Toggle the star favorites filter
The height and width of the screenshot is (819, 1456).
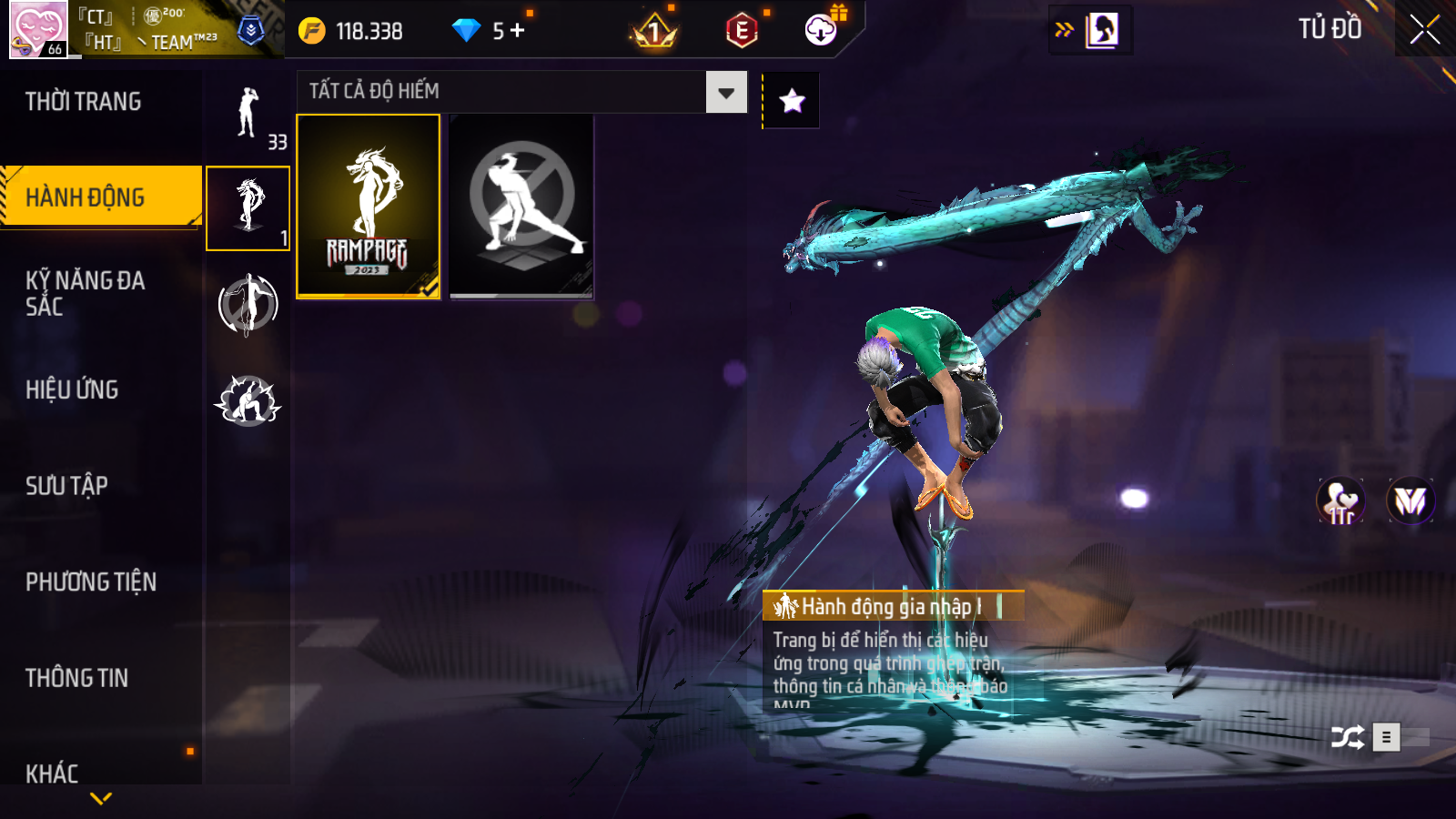792,100
